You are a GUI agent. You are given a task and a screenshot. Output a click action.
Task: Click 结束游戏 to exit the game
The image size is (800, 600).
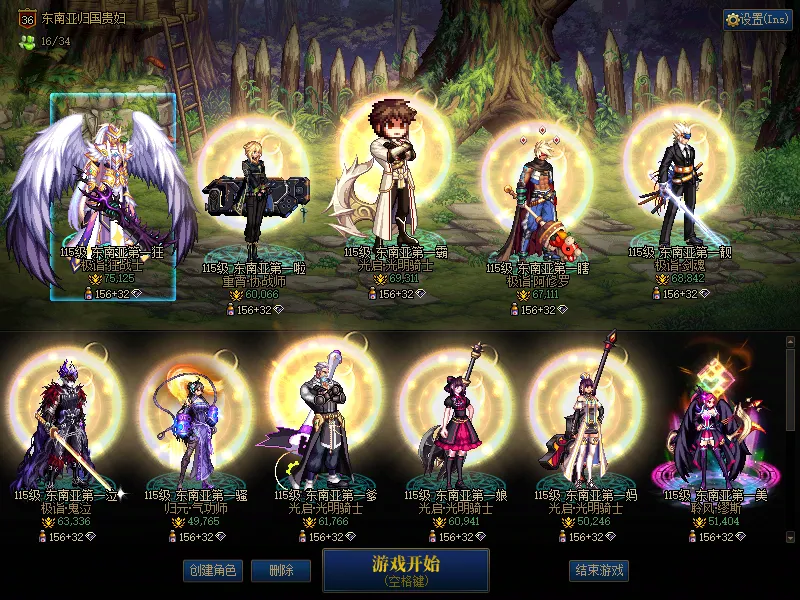[x=599, y=571]
